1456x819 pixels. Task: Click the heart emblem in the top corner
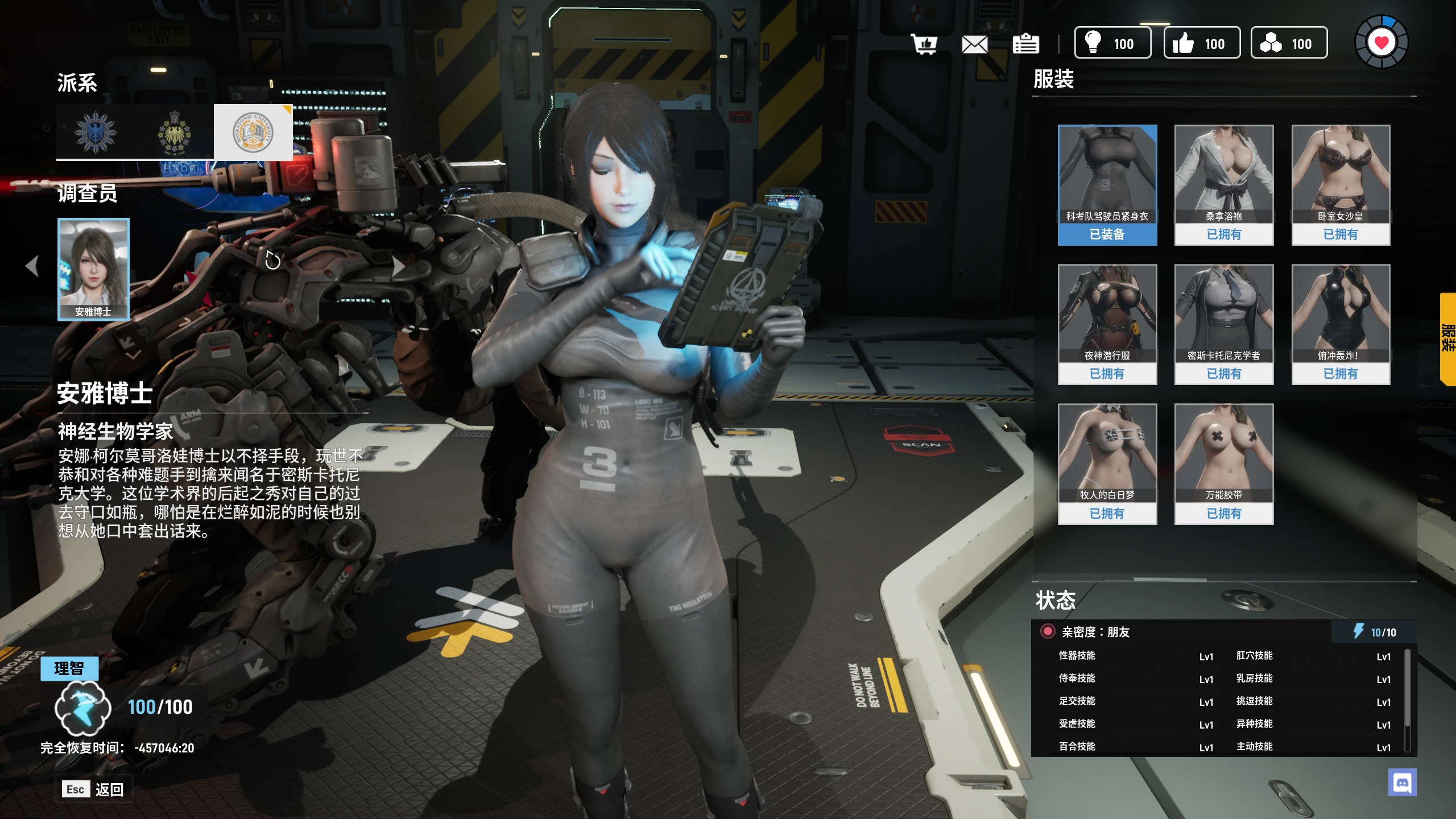pos(1381,43)
